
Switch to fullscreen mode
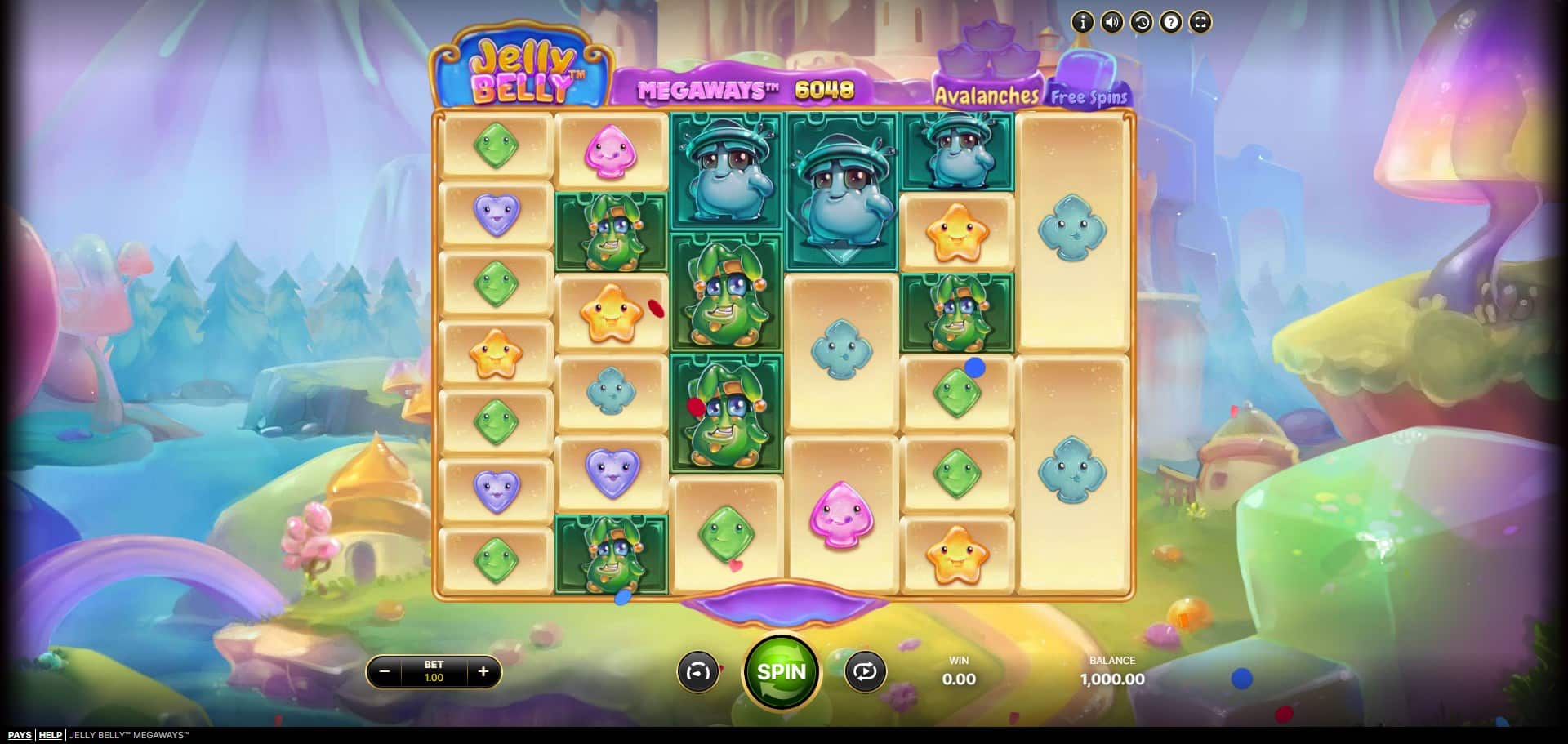pyautogui.click(x=1200, y=22)
